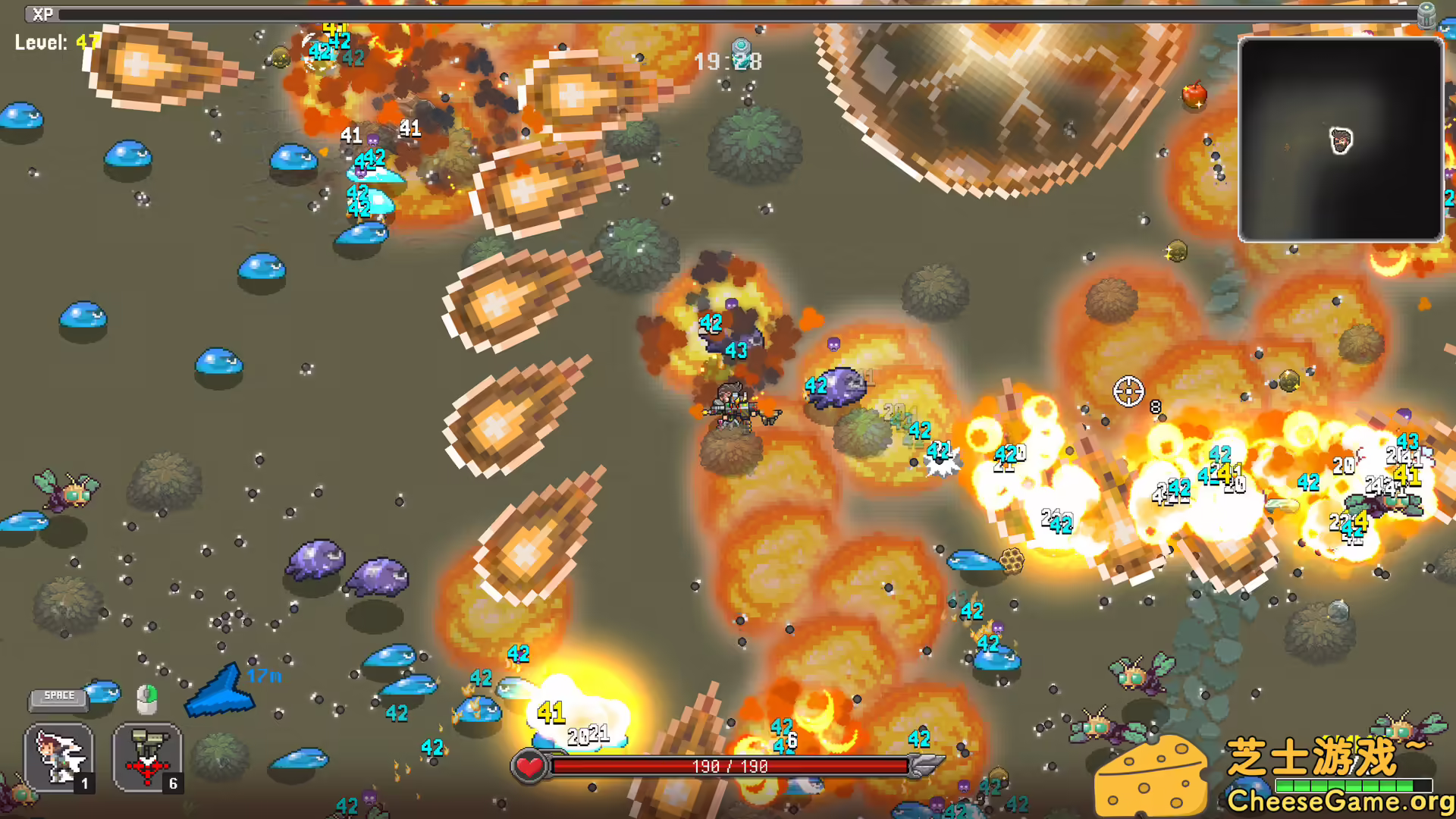
Task: Click the crosshair targeting reticle
Action: click(x=1129, y=391)
